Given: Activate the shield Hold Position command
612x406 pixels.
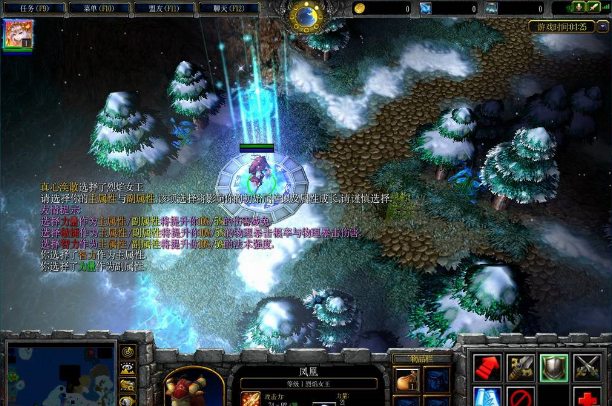Looking at the screenshot, I should pyautogui.click(x=554, y=367).
